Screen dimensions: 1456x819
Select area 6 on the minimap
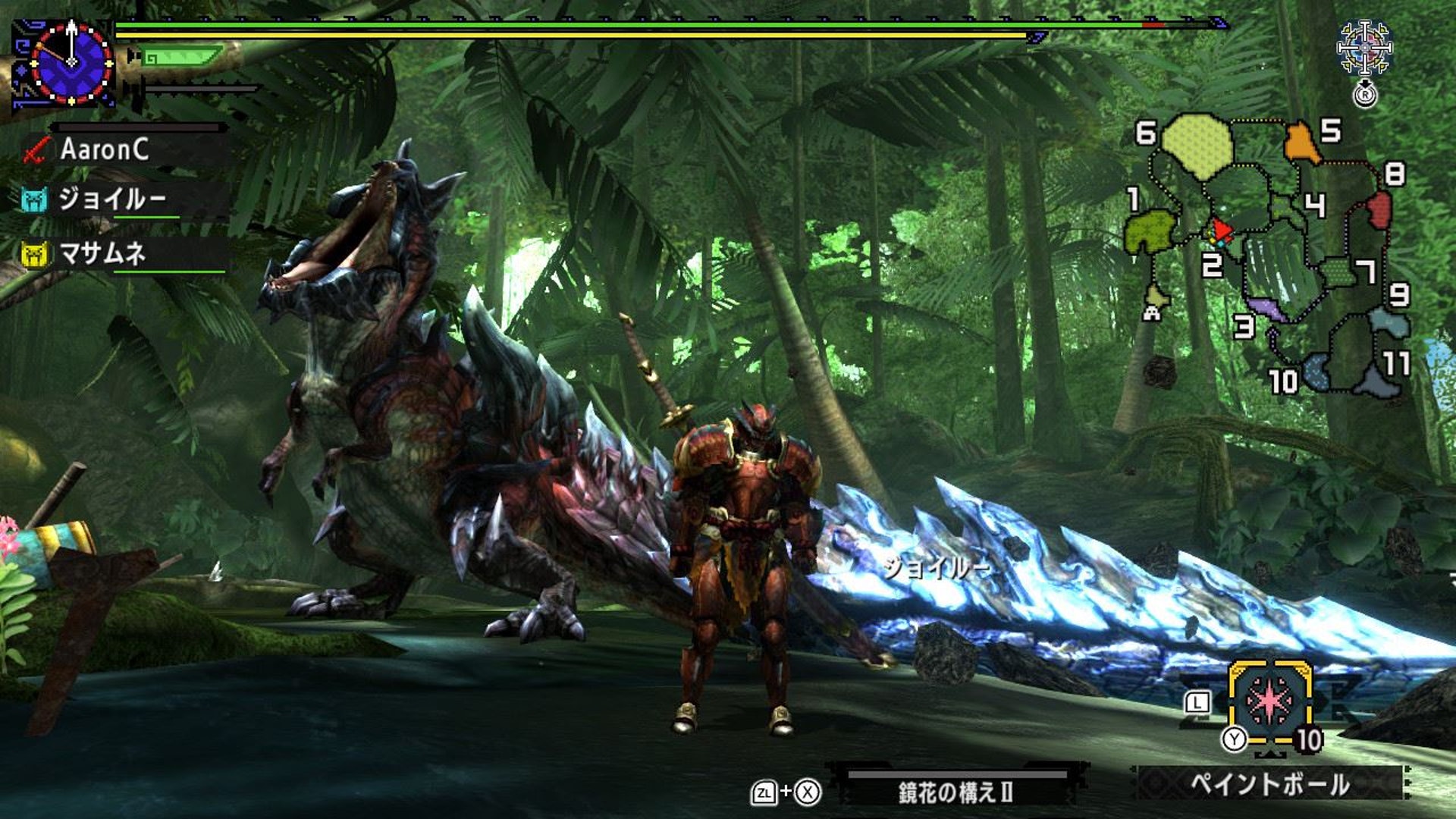pos(1195,144)
